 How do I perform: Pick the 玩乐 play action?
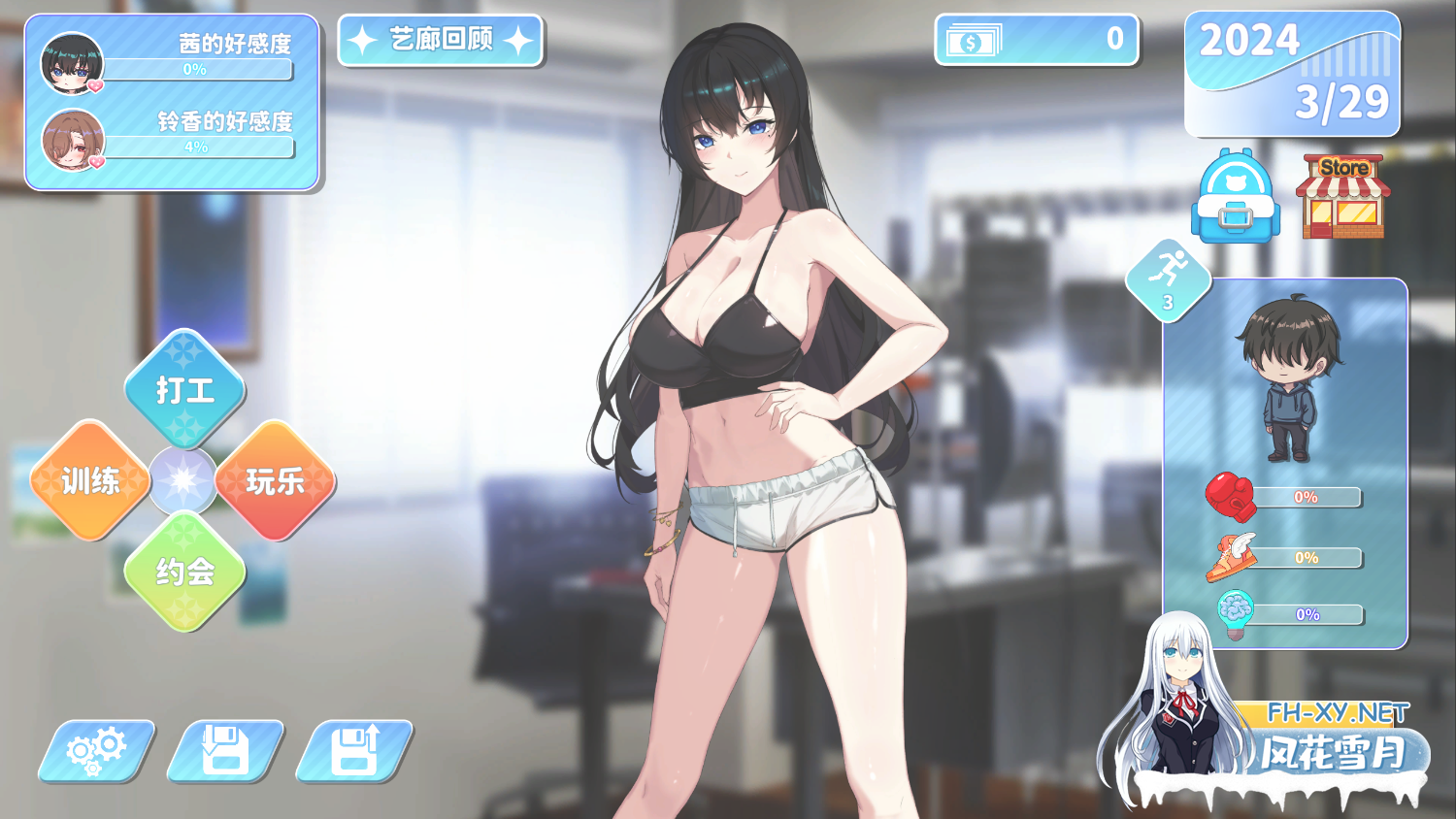(276, 480)
